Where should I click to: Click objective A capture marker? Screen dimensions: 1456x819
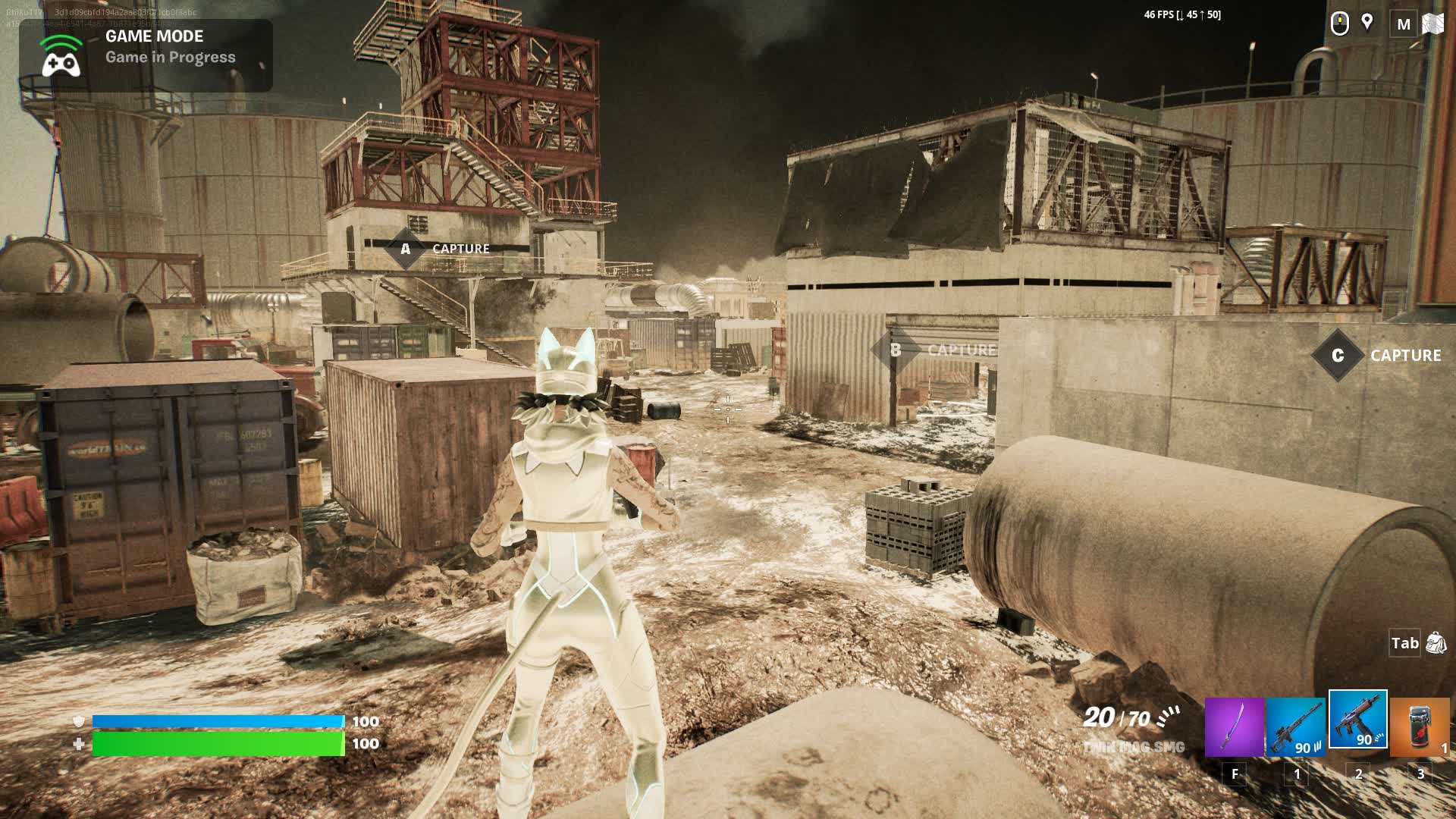tap(406, 249)
